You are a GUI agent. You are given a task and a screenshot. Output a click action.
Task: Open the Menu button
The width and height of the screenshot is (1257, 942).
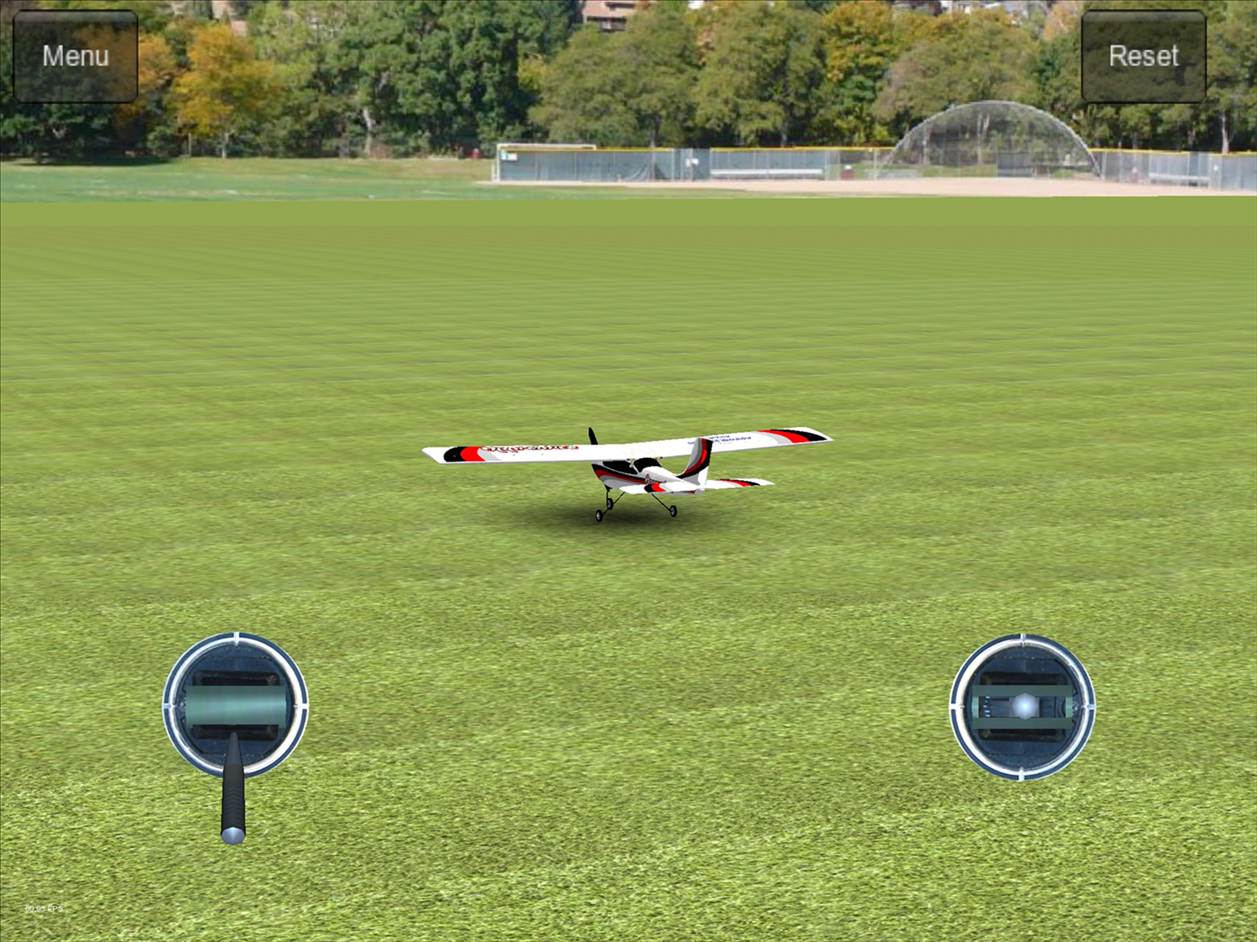point(75,56)
